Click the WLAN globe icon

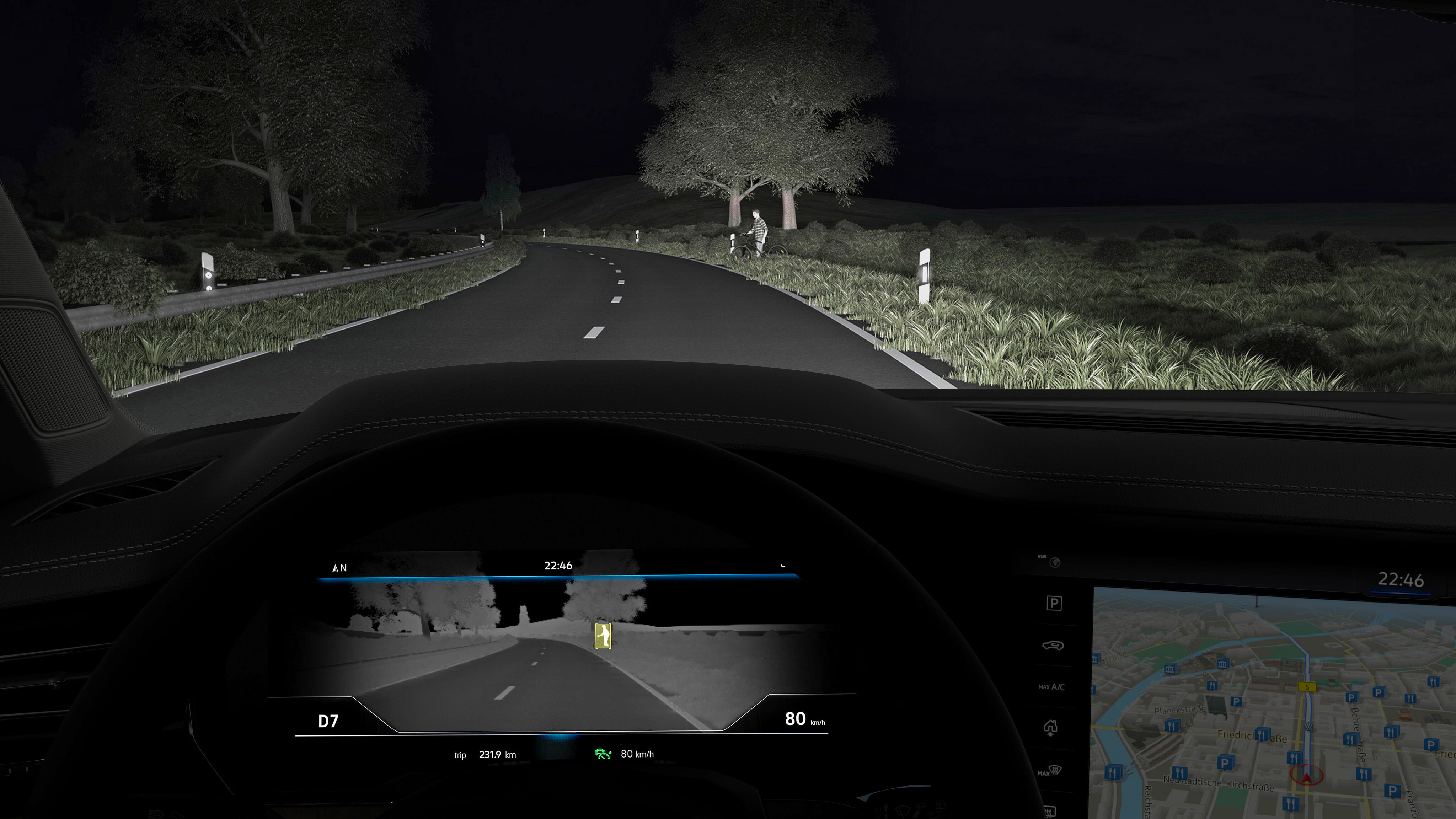point(1055,562)
